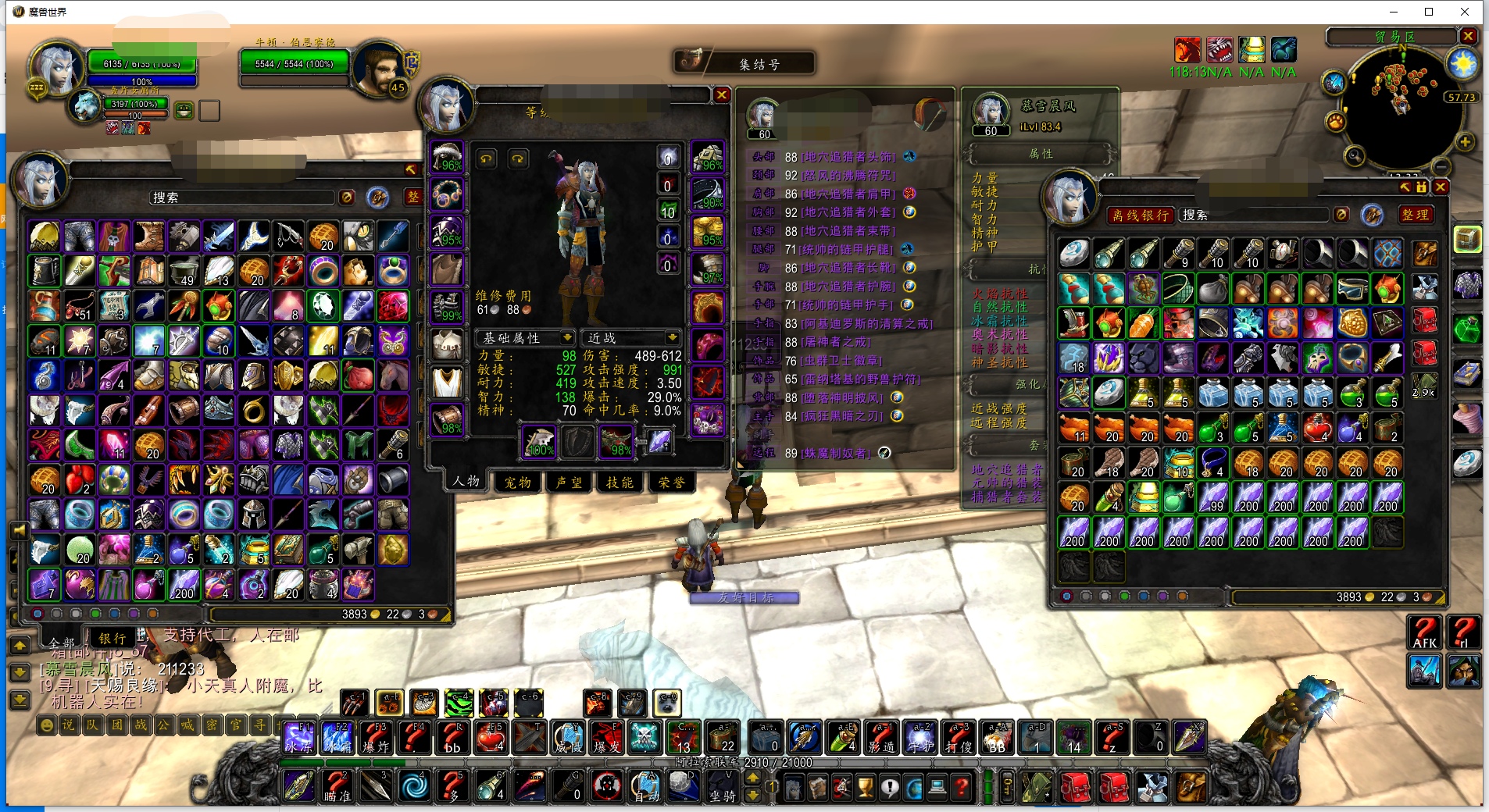The image size is (1489, 812).
Task: Click the bag search box
Action: click(242, 198)
